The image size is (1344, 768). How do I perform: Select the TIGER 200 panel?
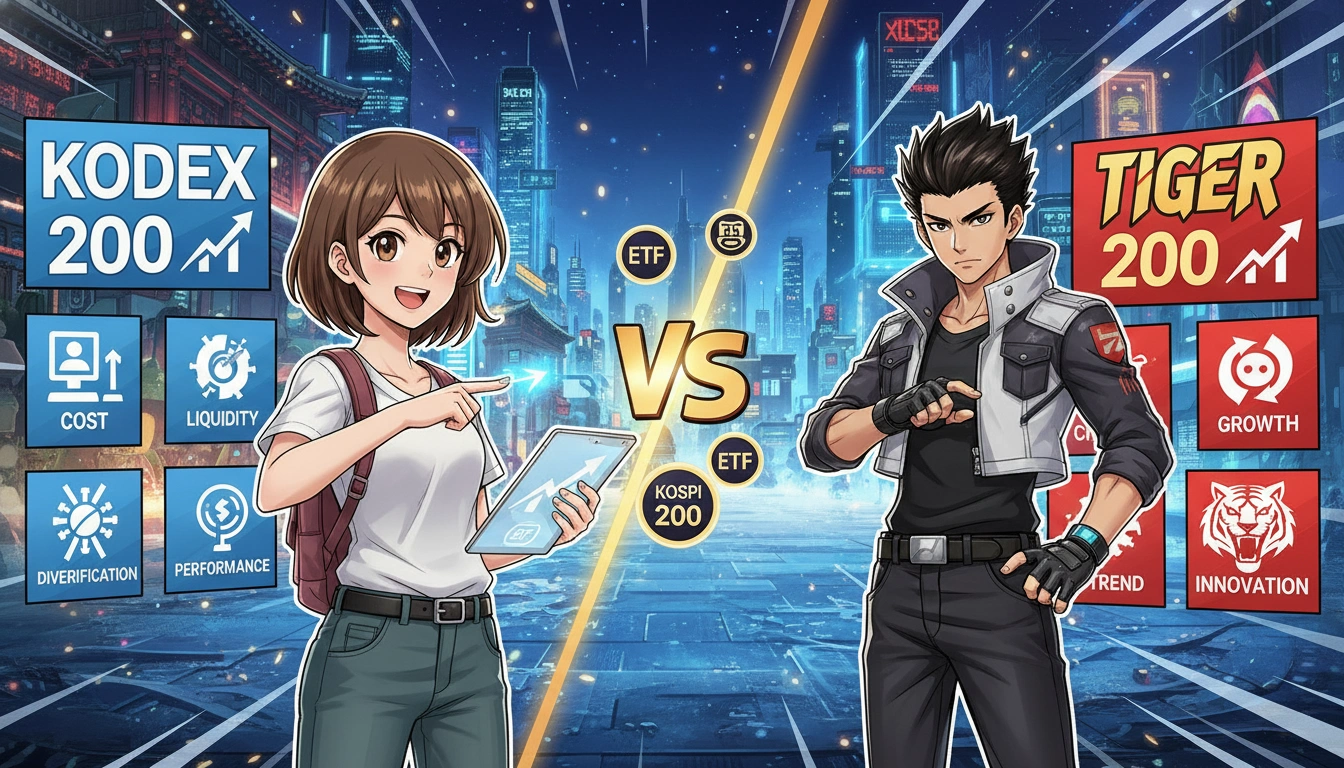pos(1196,210)
